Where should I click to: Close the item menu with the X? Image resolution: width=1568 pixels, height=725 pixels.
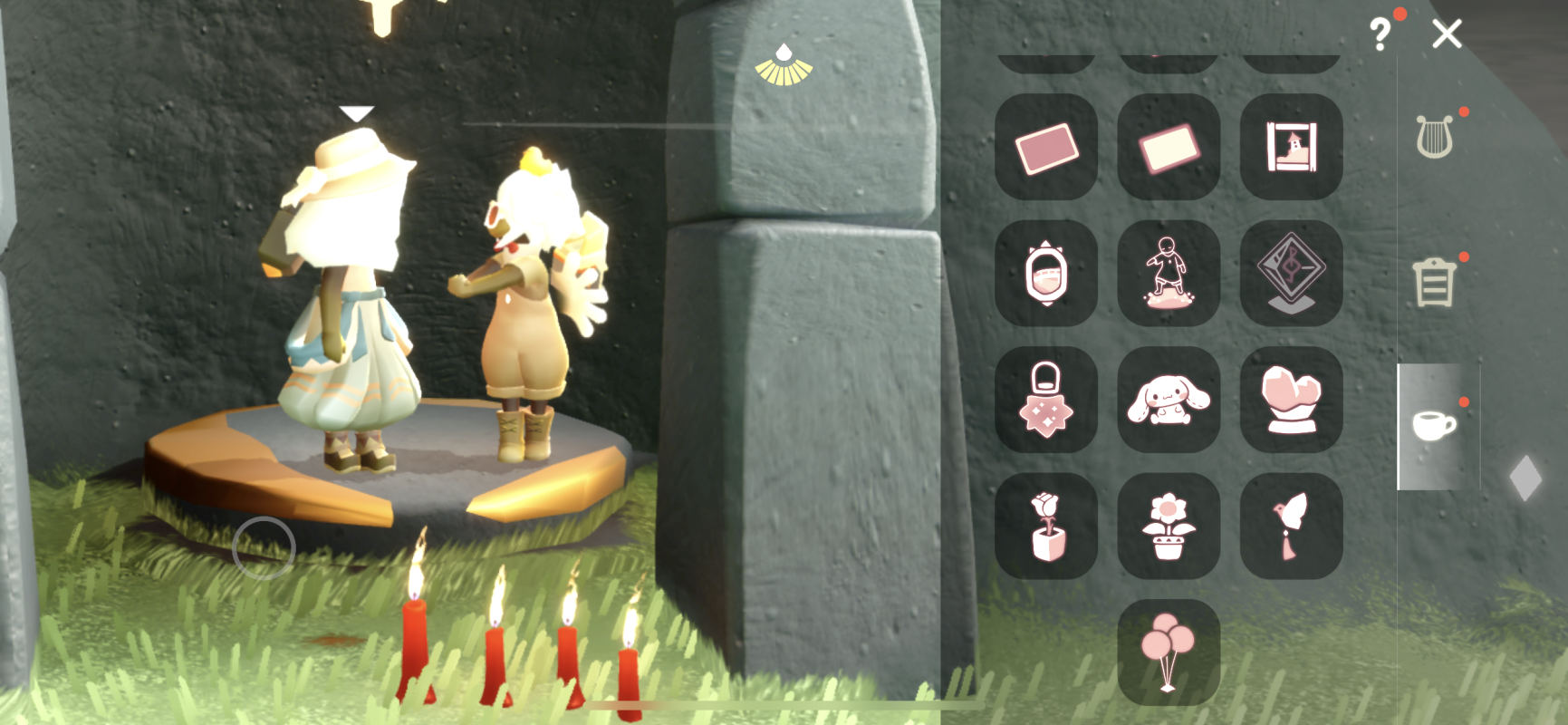click(1447, 34)
